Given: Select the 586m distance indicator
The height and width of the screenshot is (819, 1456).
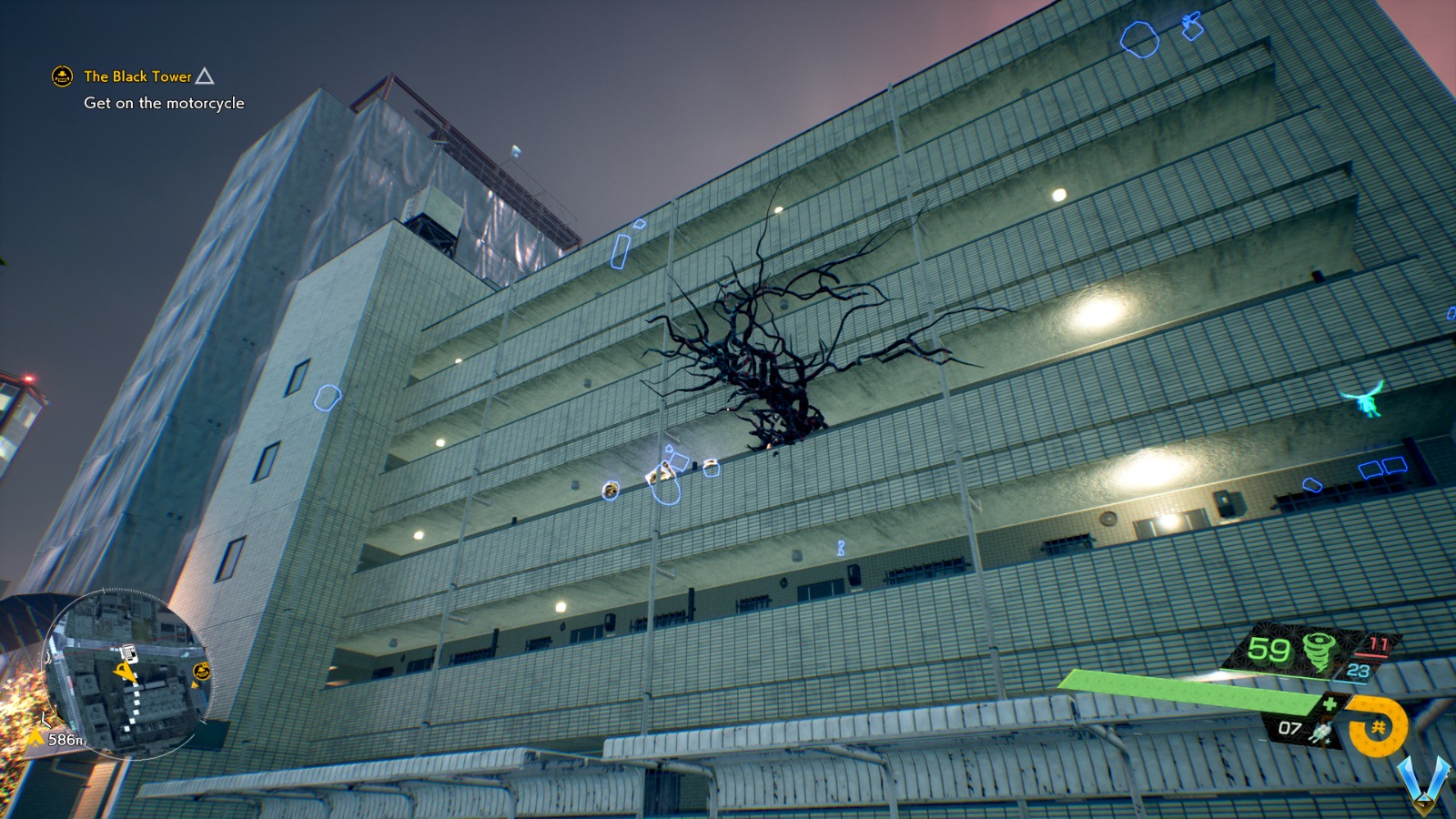Looking at the screenshot, I should (66, 739).
